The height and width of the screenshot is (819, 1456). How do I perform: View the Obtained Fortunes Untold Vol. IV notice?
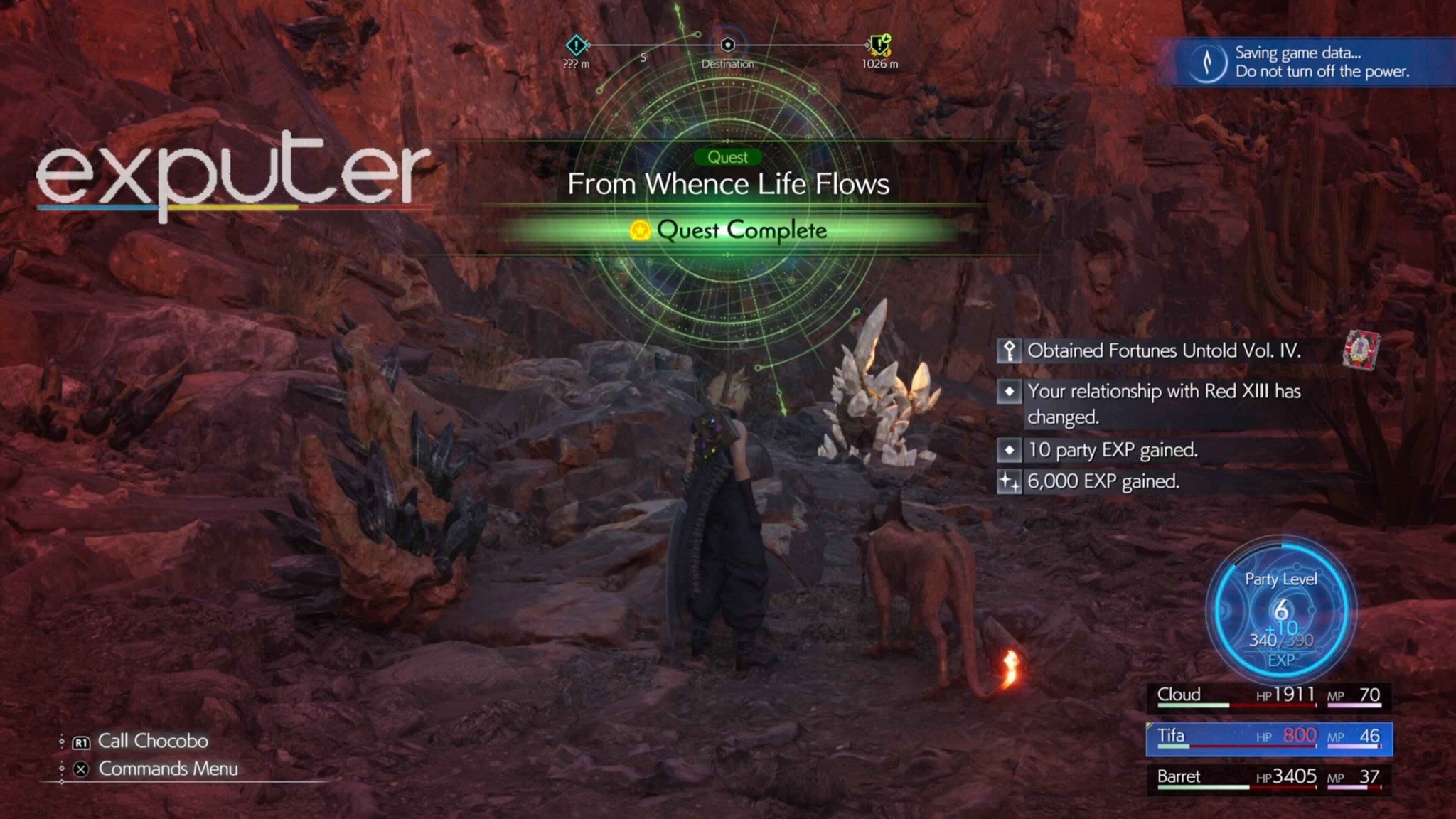tap(1163, 350)
